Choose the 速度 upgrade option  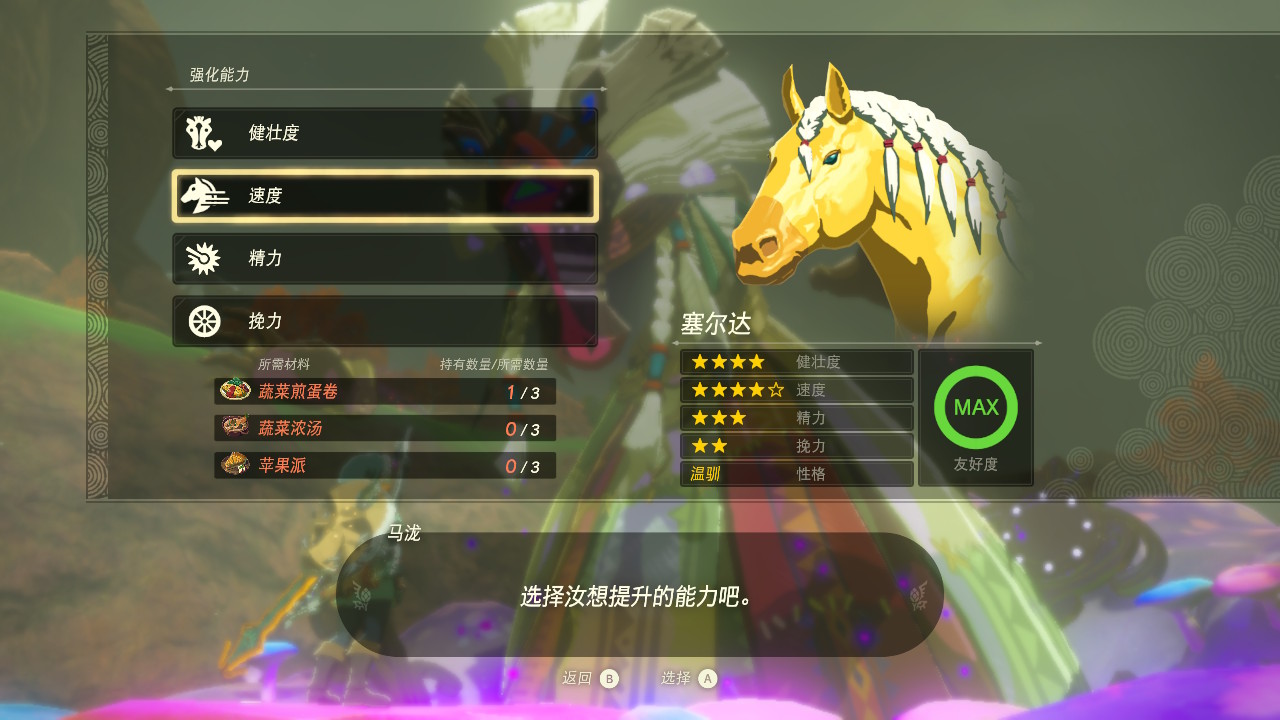point(385,196)
